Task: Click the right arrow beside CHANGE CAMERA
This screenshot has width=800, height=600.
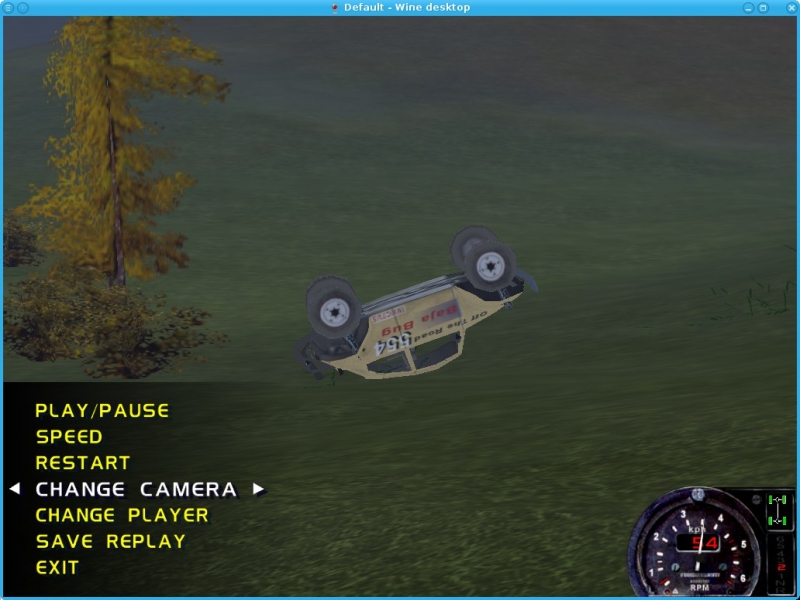Action: click(258, 489)
